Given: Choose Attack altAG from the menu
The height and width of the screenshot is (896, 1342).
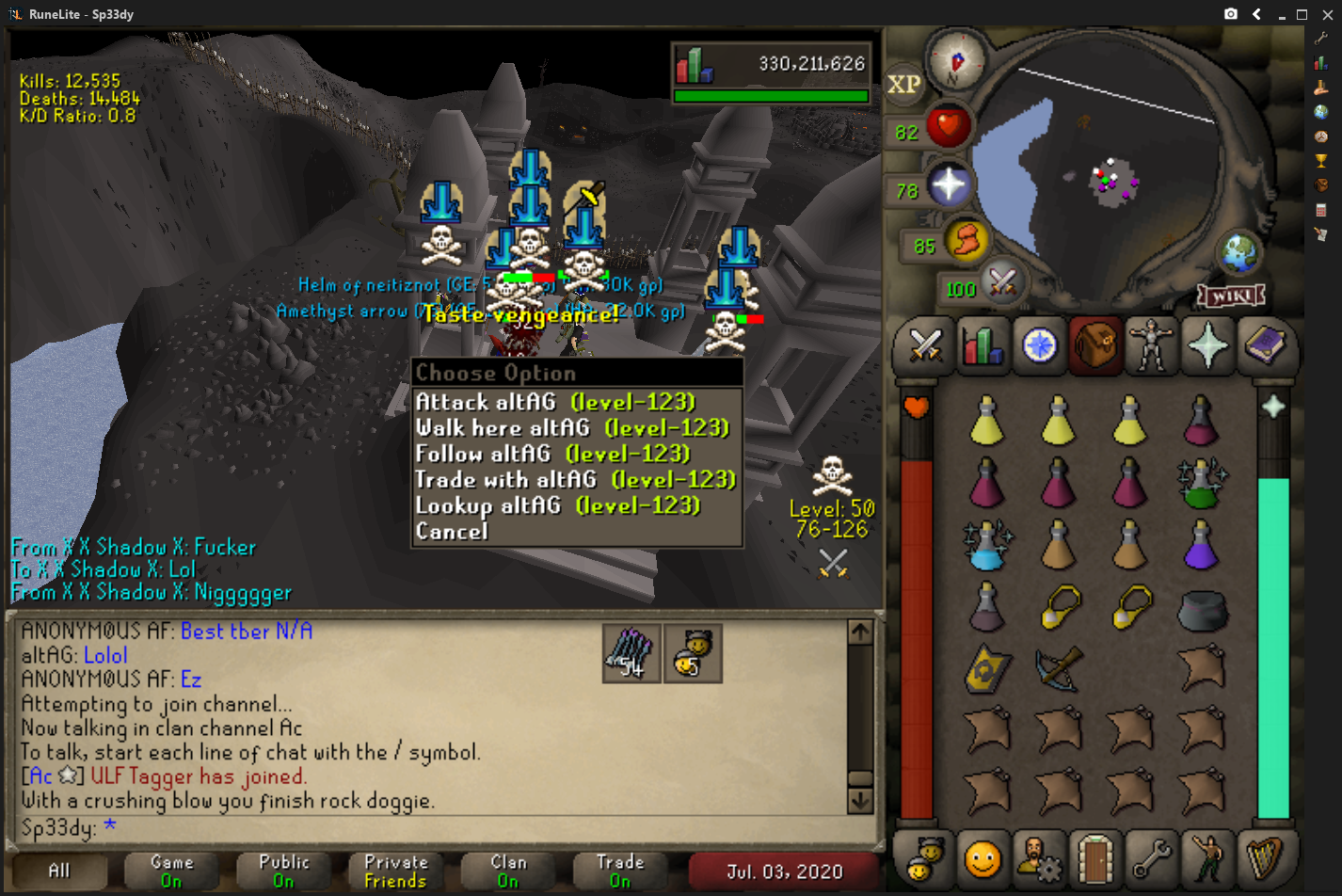Looking at the screenshot, I should [x=555, y=403].
